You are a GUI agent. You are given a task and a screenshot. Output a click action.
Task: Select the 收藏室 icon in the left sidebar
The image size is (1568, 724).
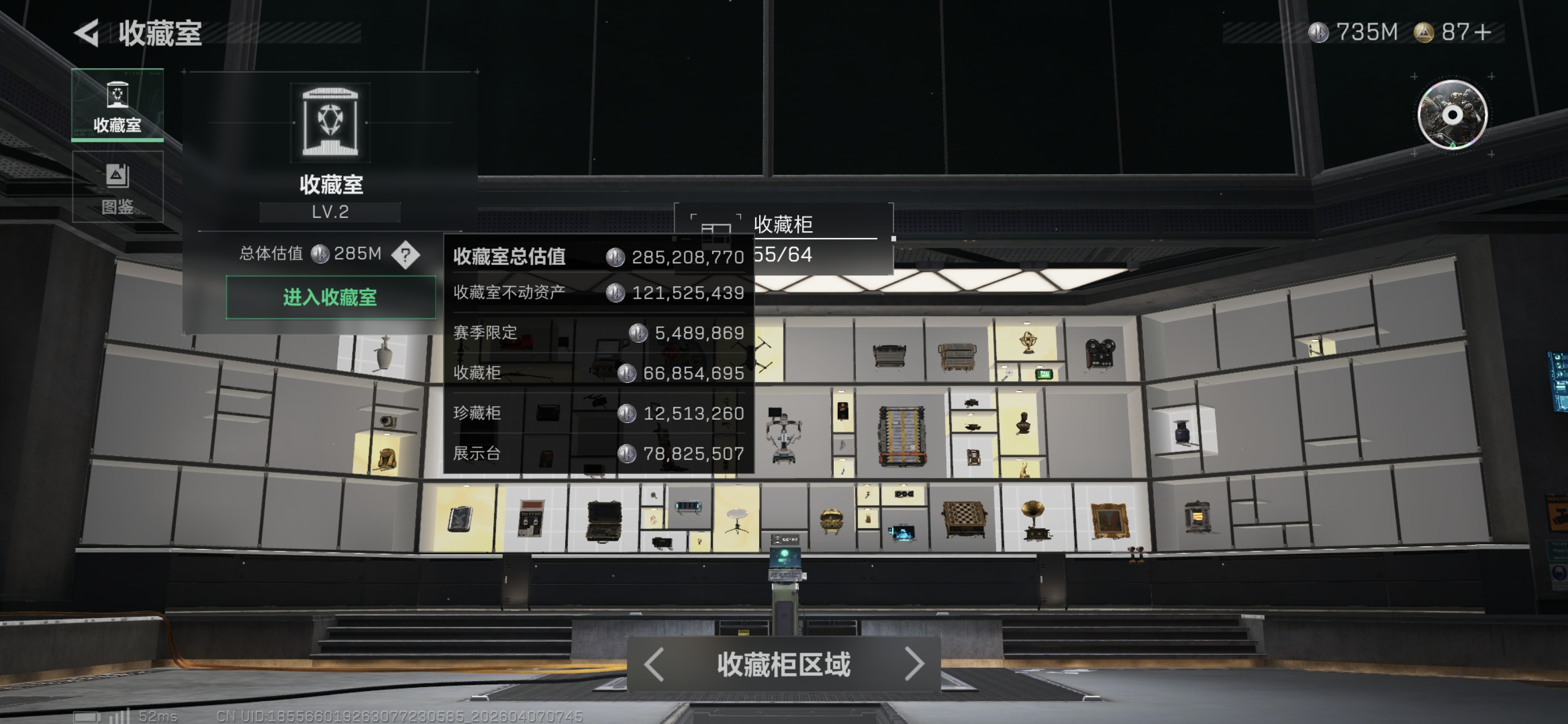119,109
